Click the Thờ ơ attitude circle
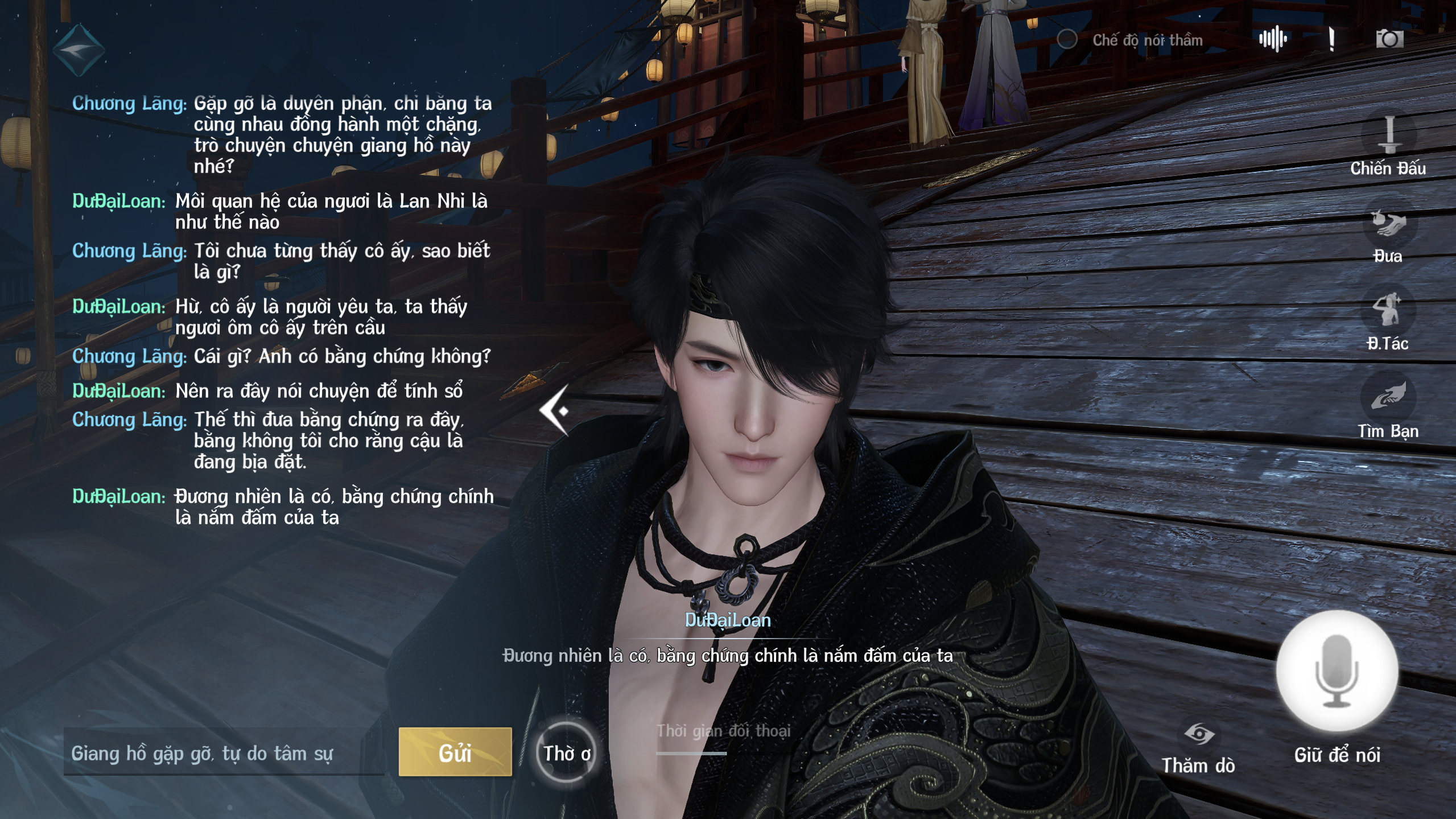 [x=566, y=753]
